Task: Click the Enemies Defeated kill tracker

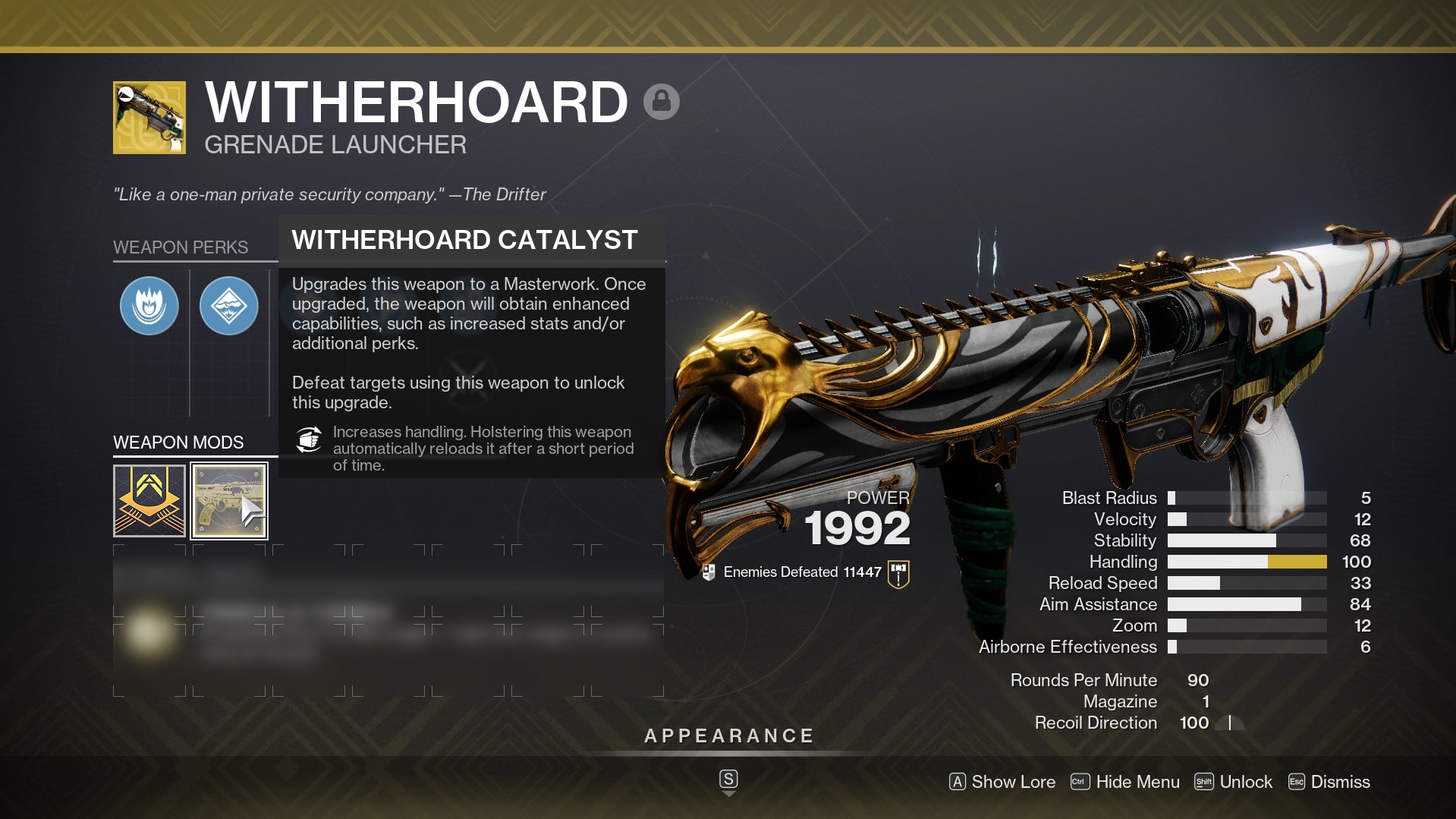Action: click(x=802, y=572)
